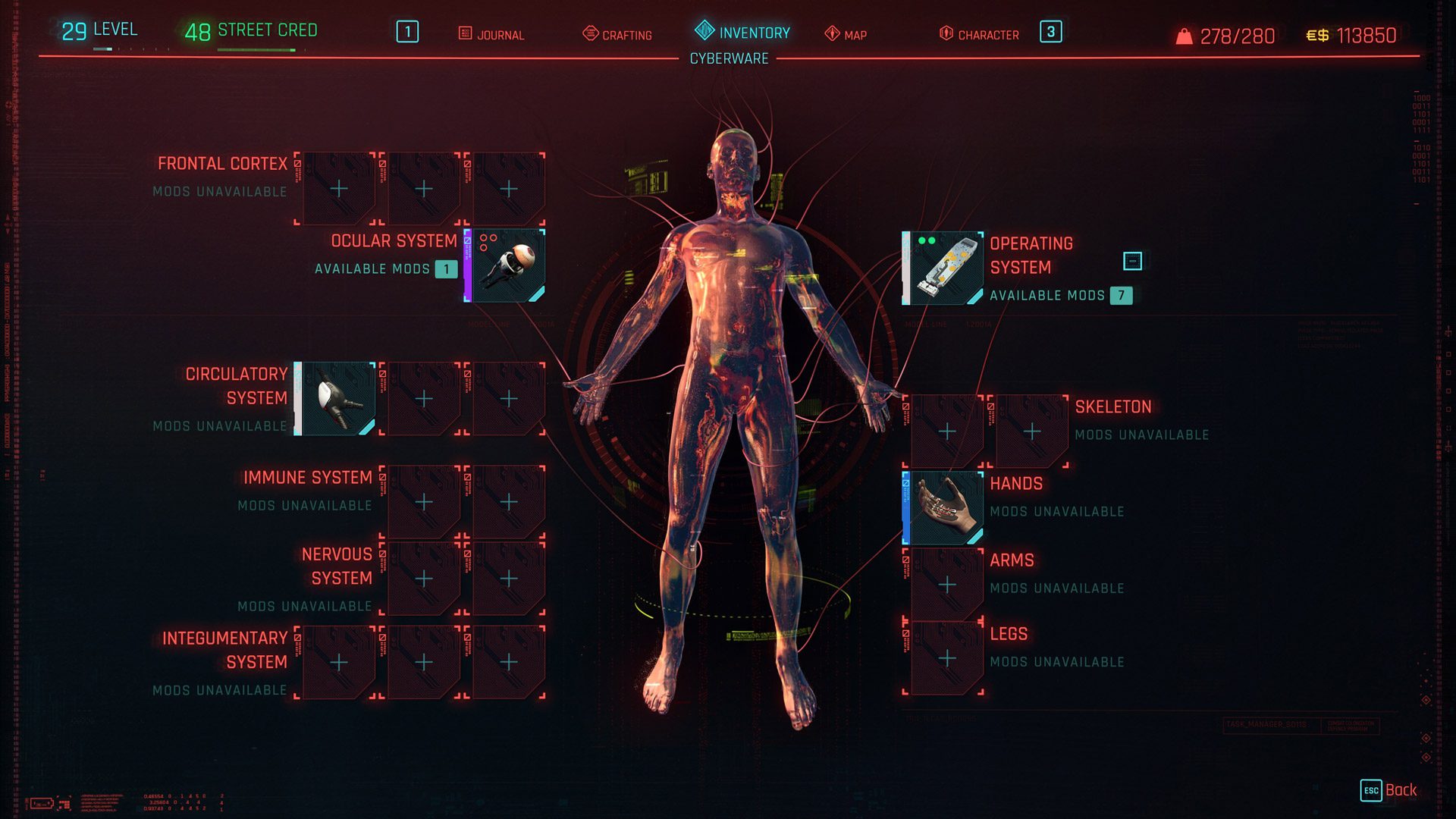
Task: Select the Inventory tab
Action: (x=742, y=33)
